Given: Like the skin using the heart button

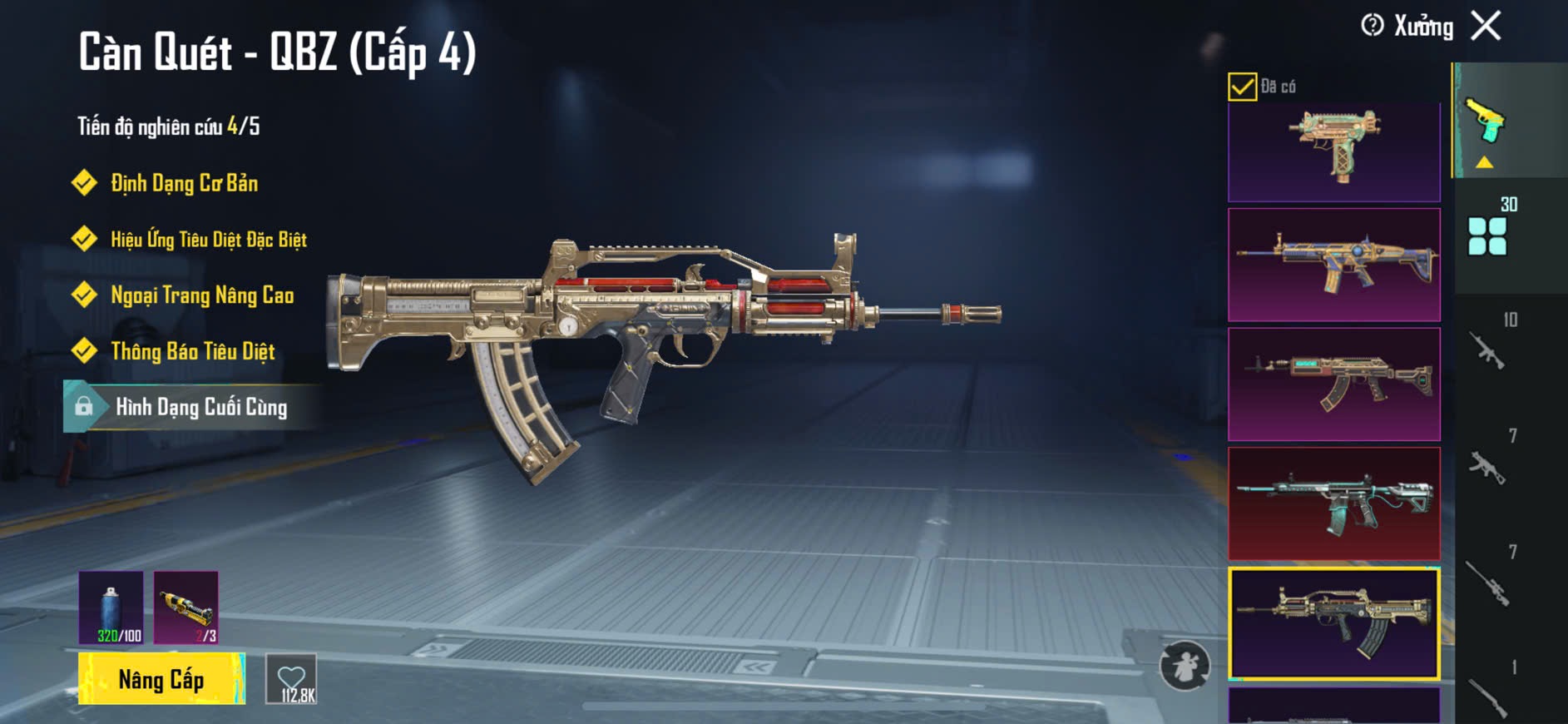Looking at the screenshot, I should pyautogui.click(x=292, y=679).
